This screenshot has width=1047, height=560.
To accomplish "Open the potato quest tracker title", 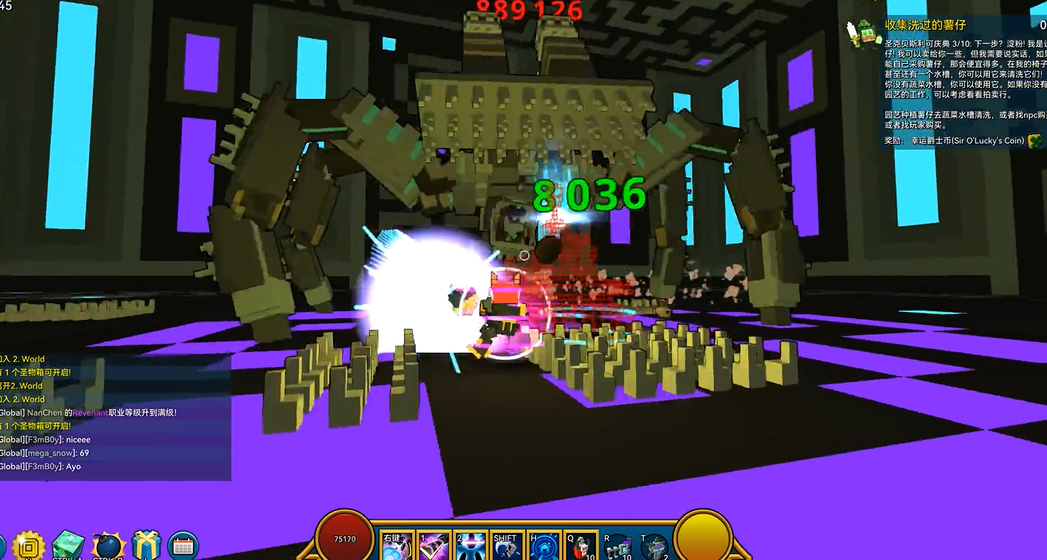I will tap(926, 25).
